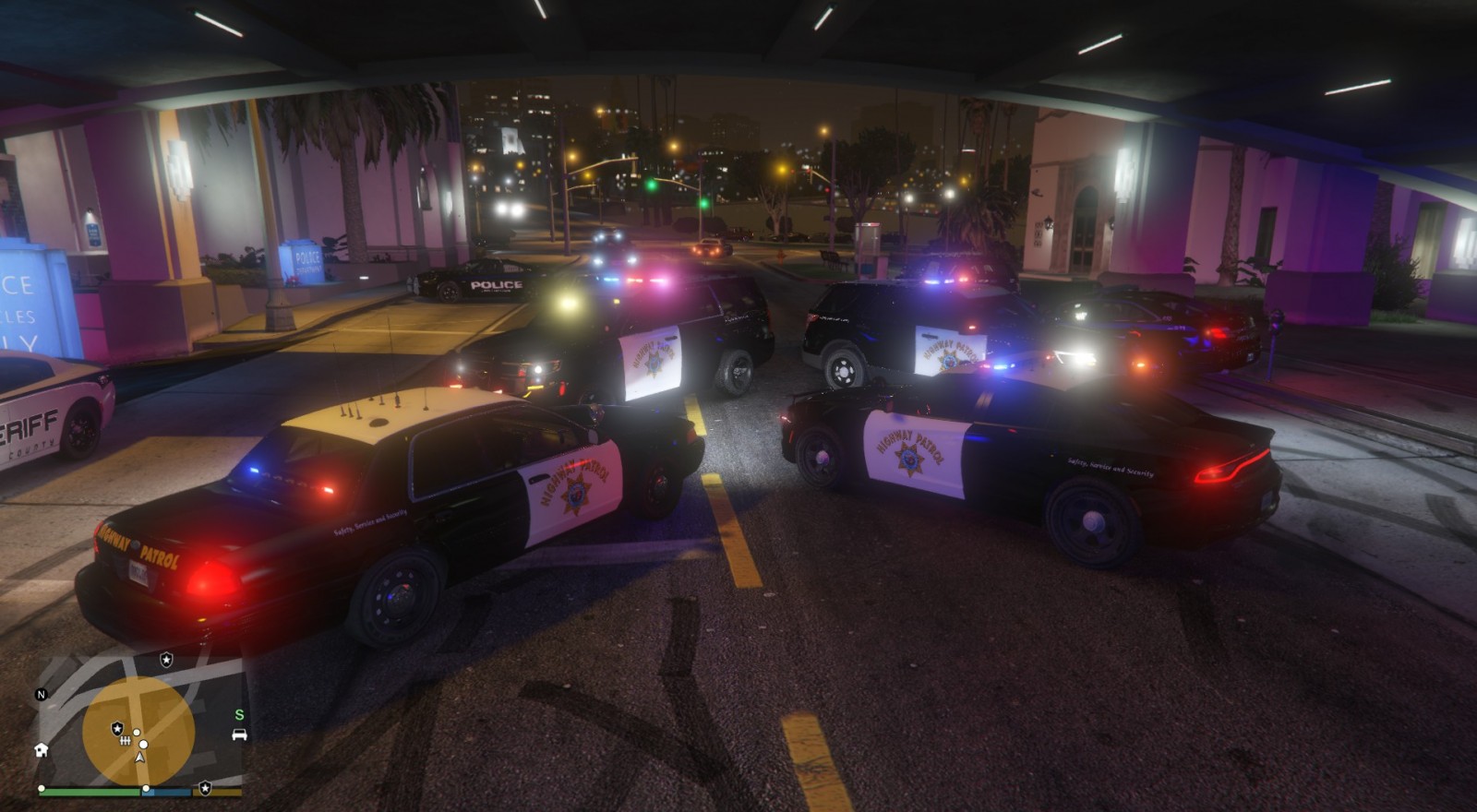Select the white player arrow on the minimap
The image size is (1477, 812).
[x=140, y=758]
